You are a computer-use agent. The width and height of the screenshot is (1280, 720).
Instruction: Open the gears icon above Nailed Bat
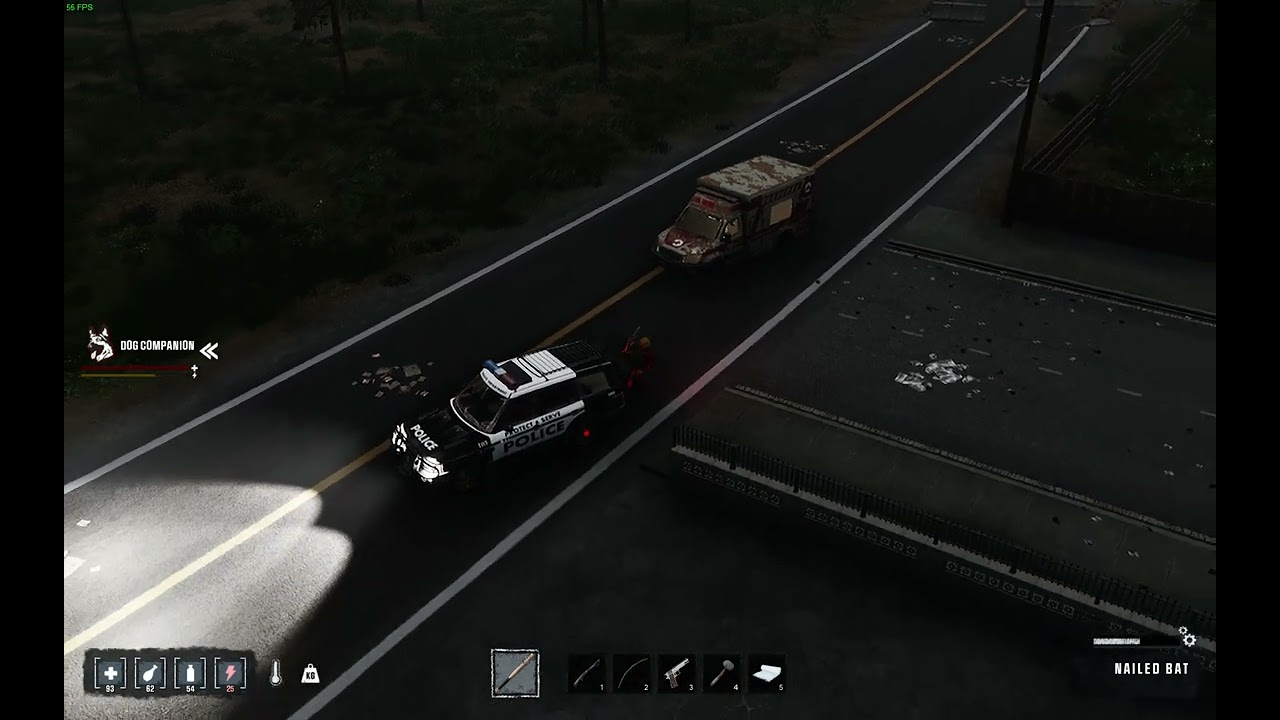[x=1187, y=638]
